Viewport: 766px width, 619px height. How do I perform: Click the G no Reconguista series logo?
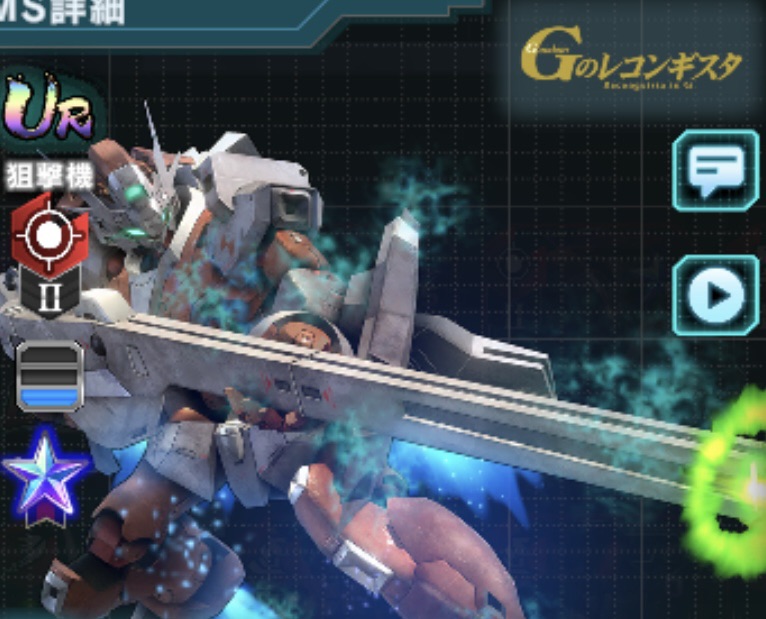pos(631,65)
